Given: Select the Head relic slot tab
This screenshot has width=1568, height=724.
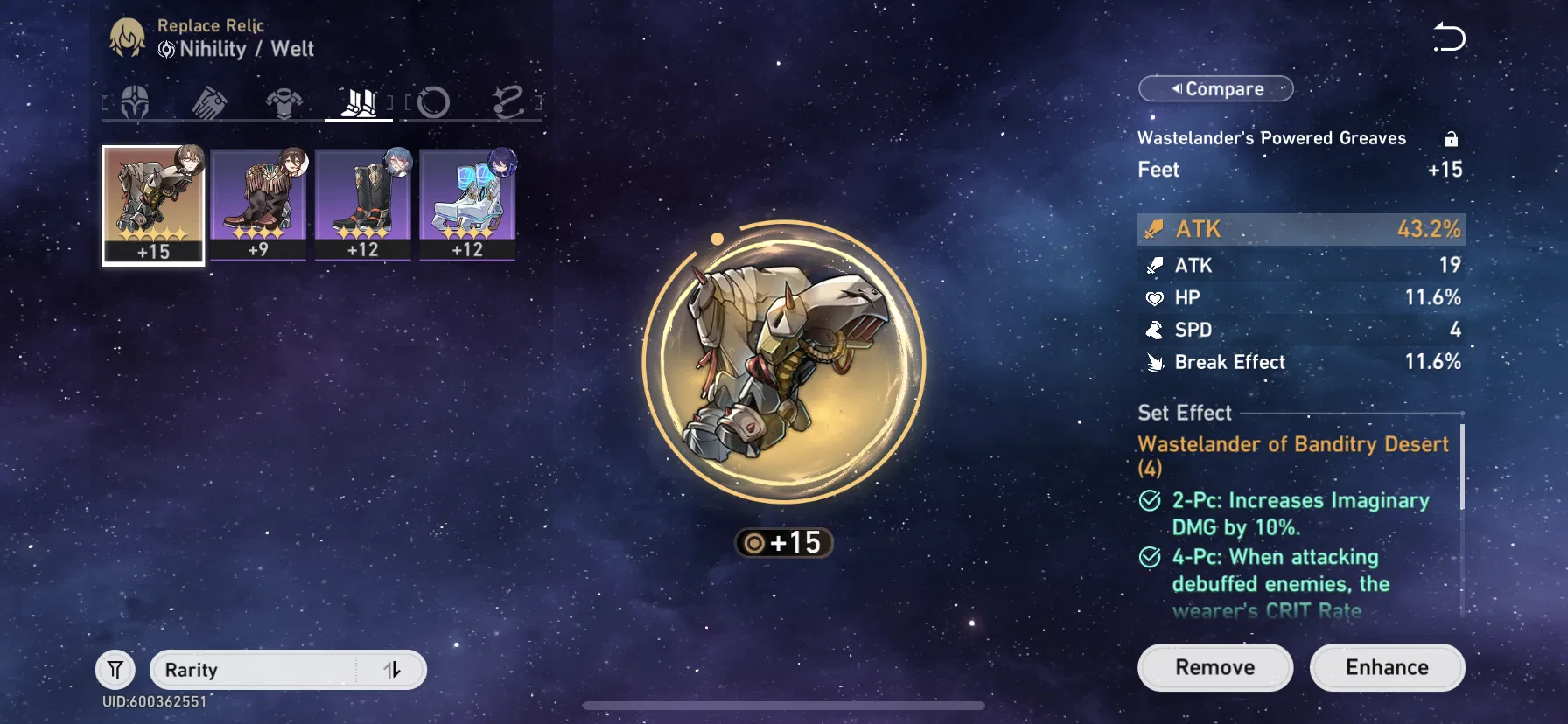Looking at the screenshot, I should pyautogui.click(x=134, y=103).
